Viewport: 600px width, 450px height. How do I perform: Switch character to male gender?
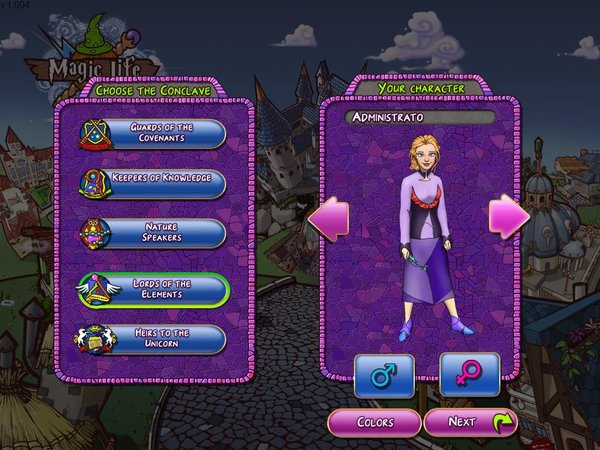pyautogui.click(x=384, y=376)
